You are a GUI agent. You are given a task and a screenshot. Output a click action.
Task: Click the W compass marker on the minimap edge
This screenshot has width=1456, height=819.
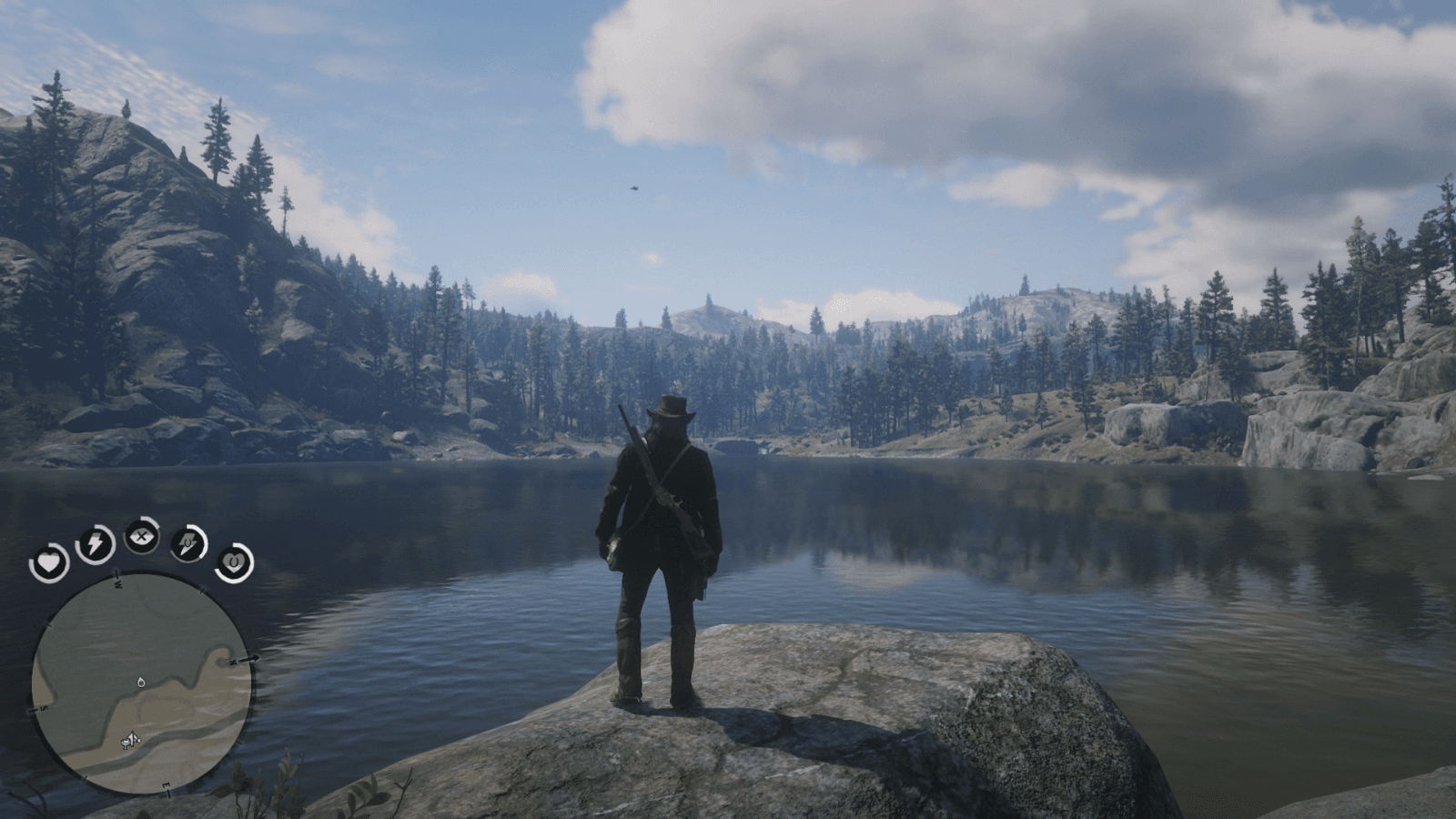point(116,584)
